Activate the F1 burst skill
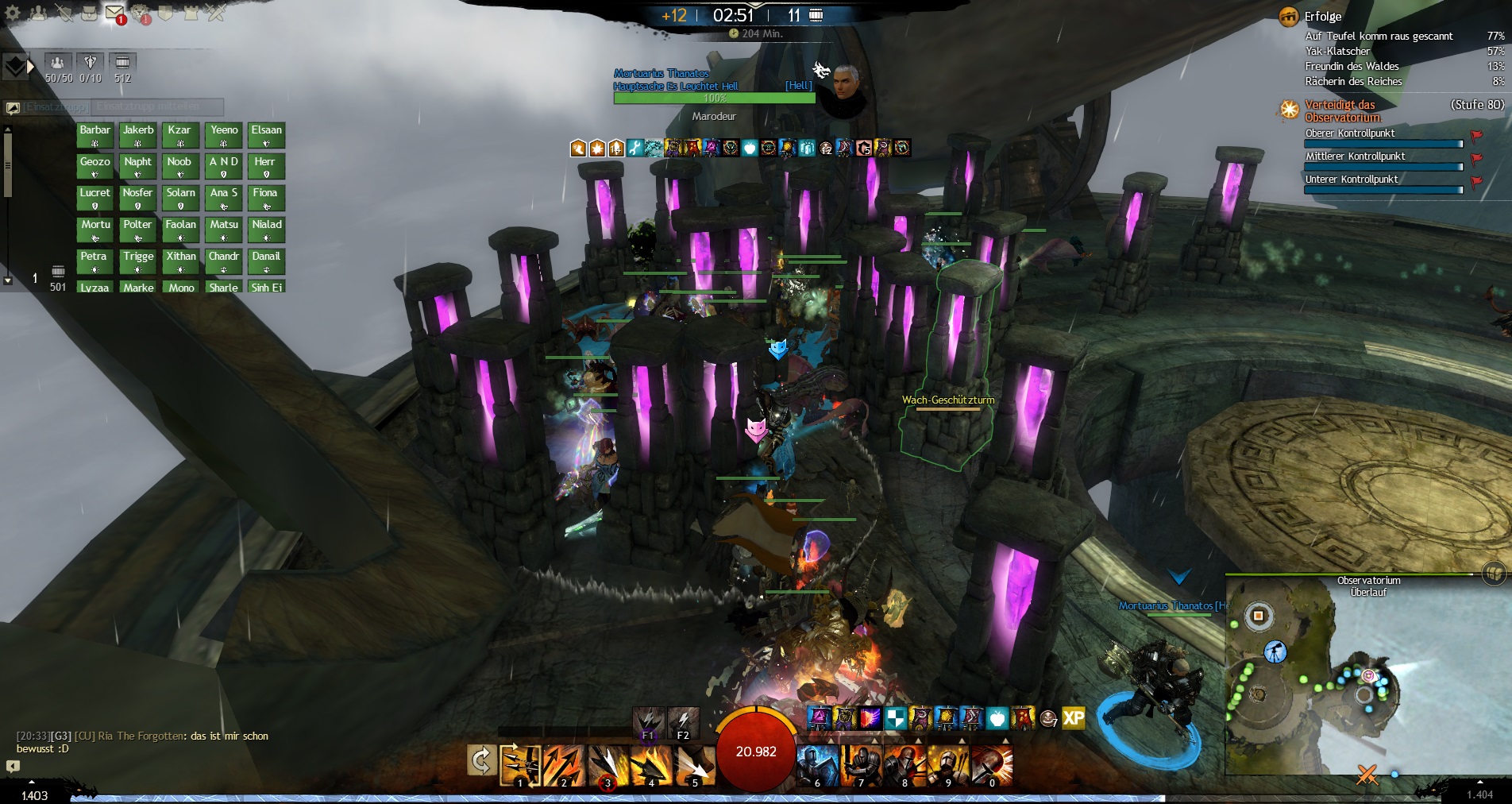Viewport: 1512px width, 804px height. [x=648, y=721]
